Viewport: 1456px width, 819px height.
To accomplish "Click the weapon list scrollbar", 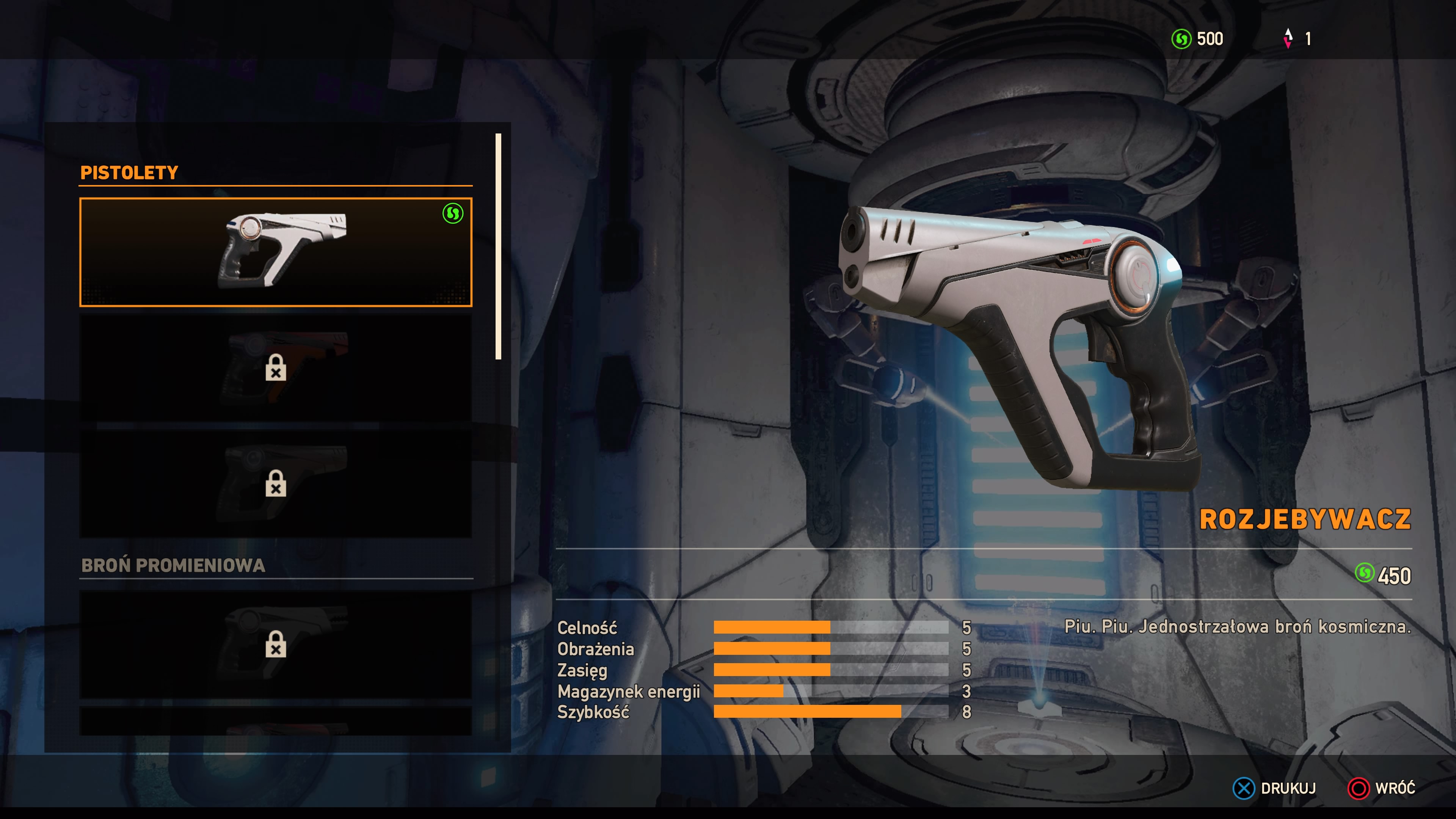I will [x=498, y=246].
